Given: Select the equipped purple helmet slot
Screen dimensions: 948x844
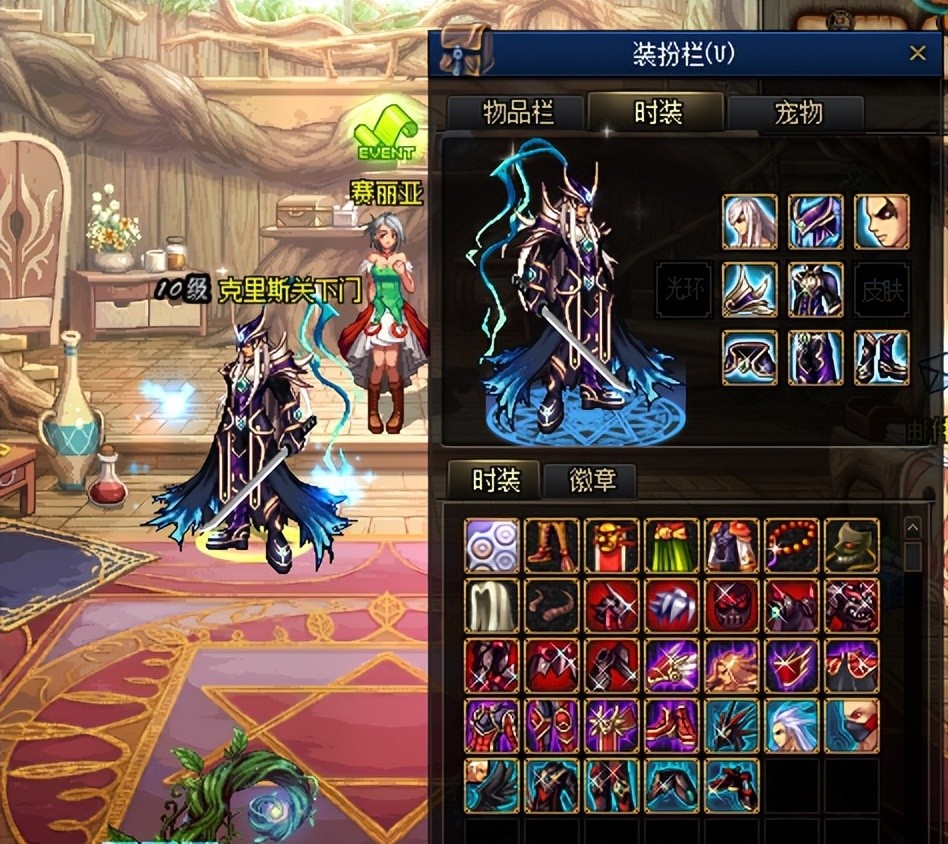Looking at the screenshot, I should [815, 222].
